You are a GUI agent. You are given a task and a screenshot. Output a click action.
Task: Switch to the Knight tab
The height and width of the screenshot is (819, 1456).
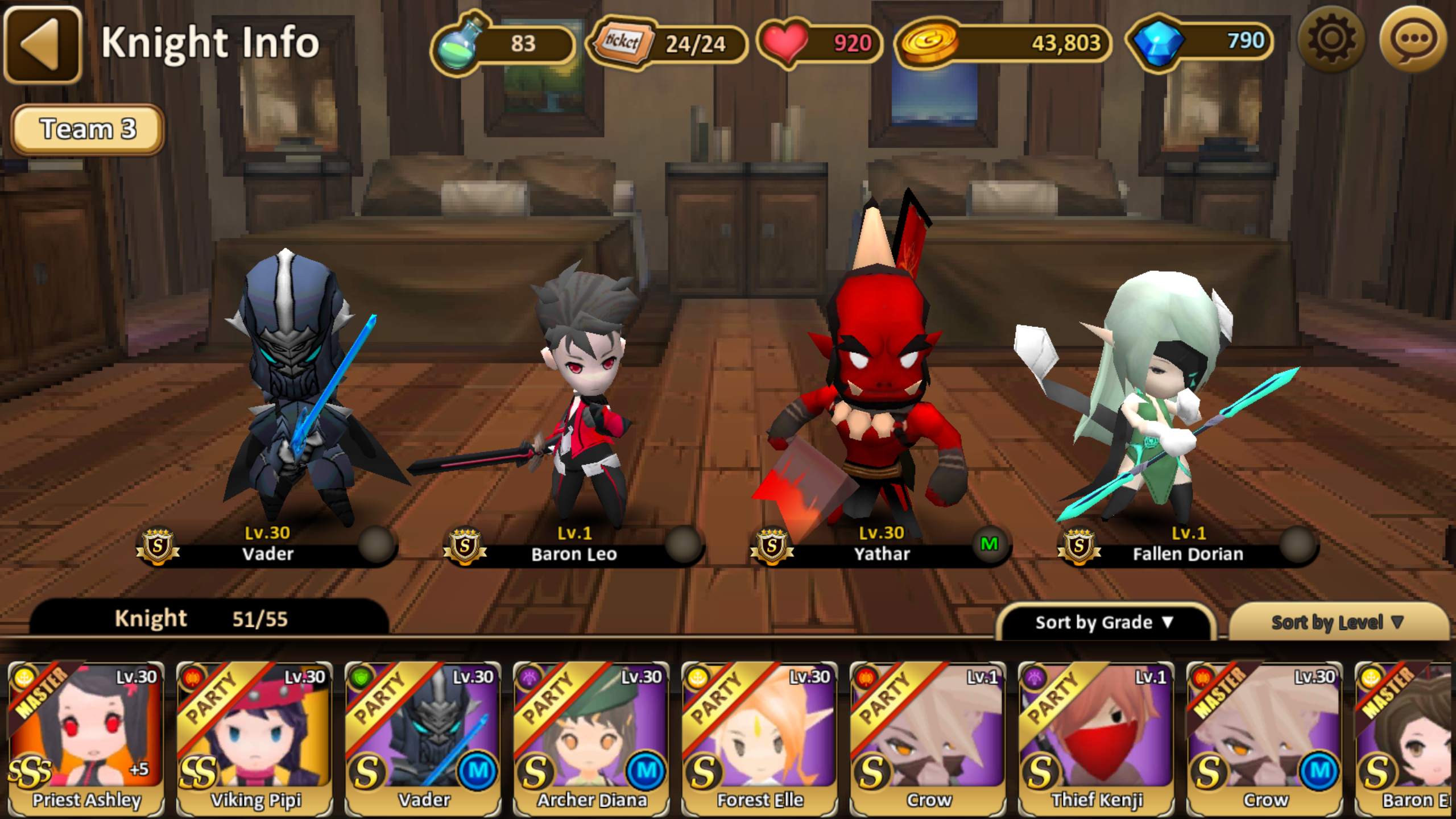pyautogui.click(x=151, y=618)
